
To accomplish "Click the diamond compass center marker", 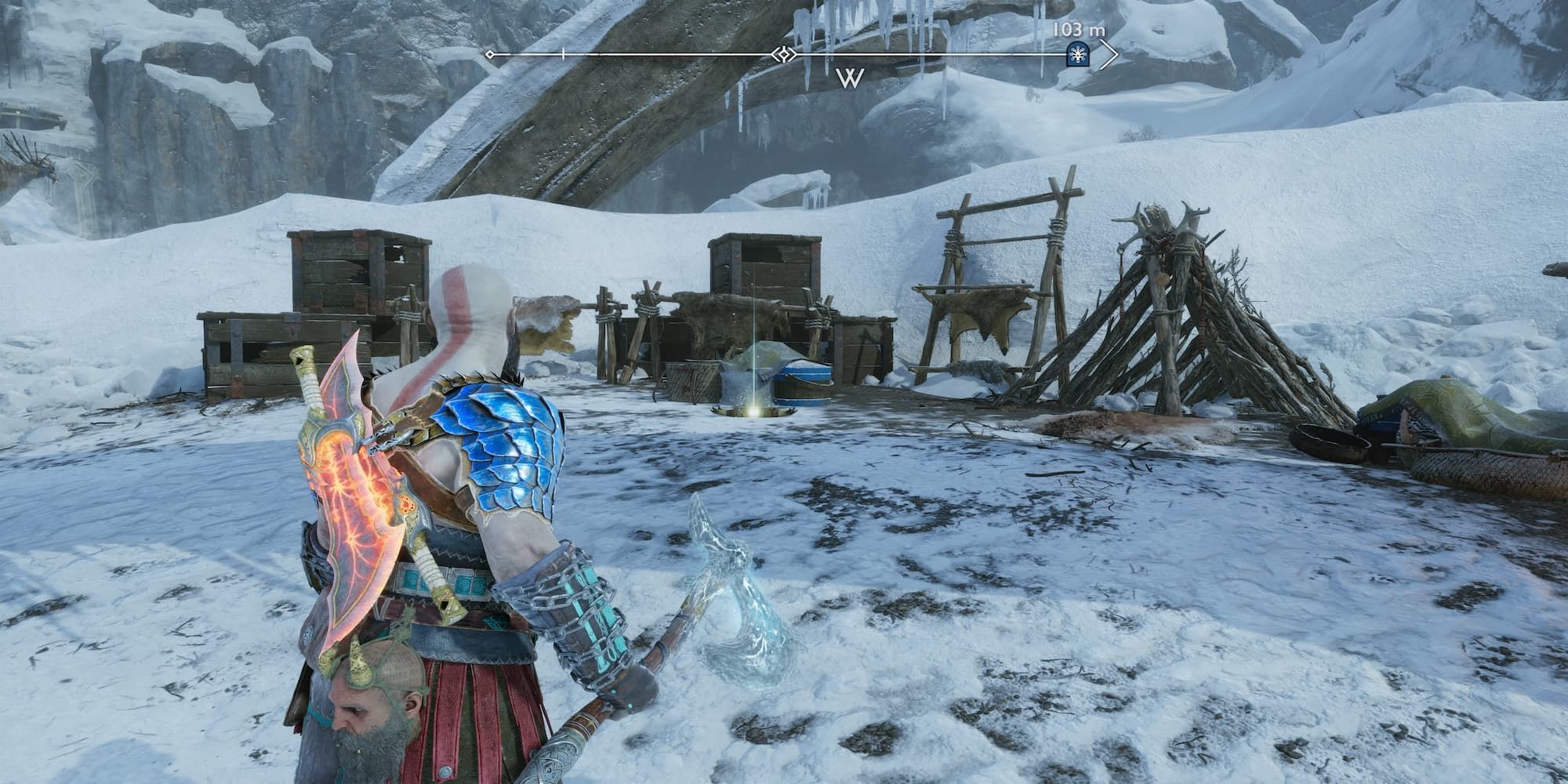I will 783,53.
